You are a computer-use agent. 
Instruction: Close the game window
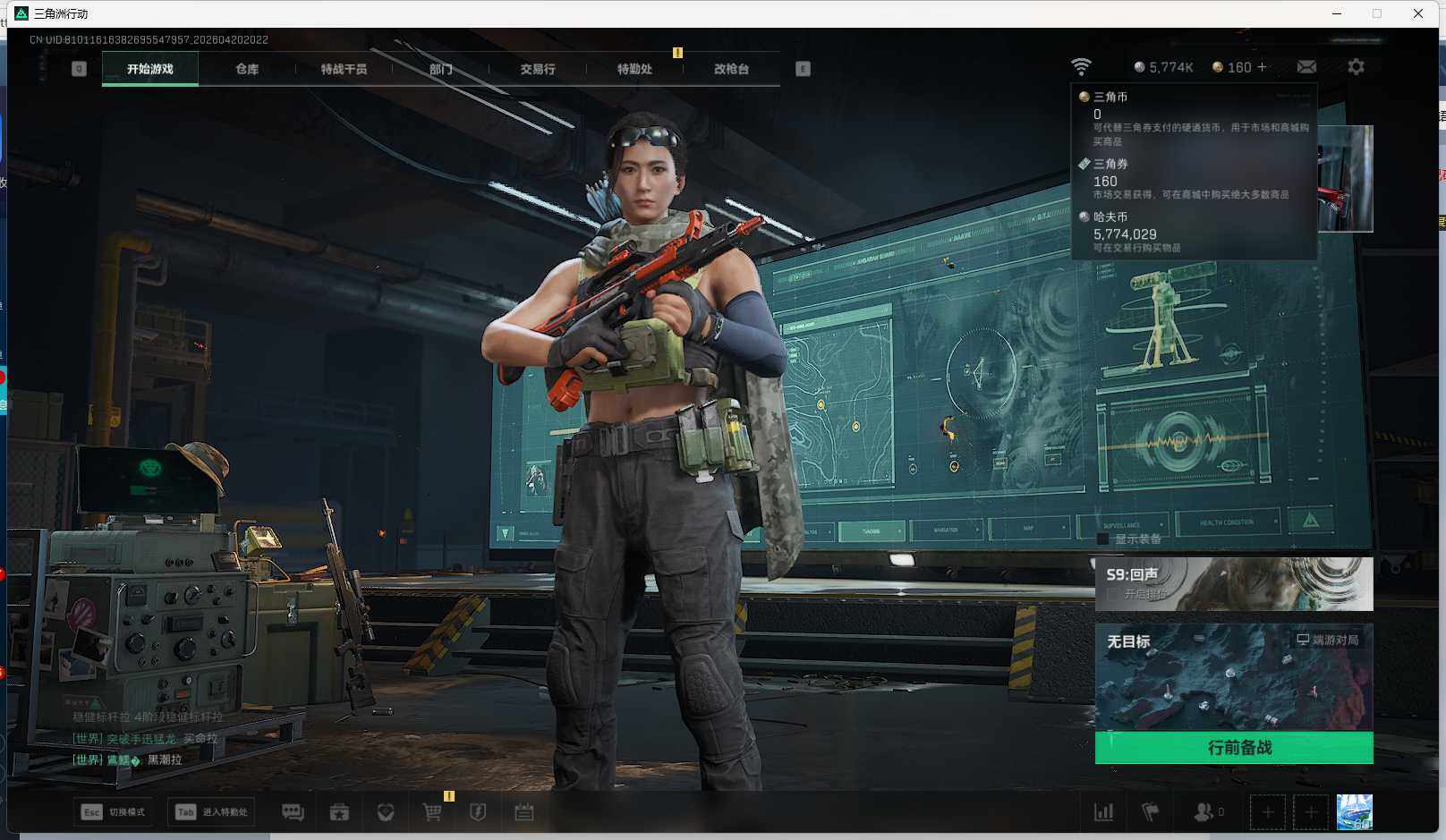pyautogui.click(x=1418, y=13)
